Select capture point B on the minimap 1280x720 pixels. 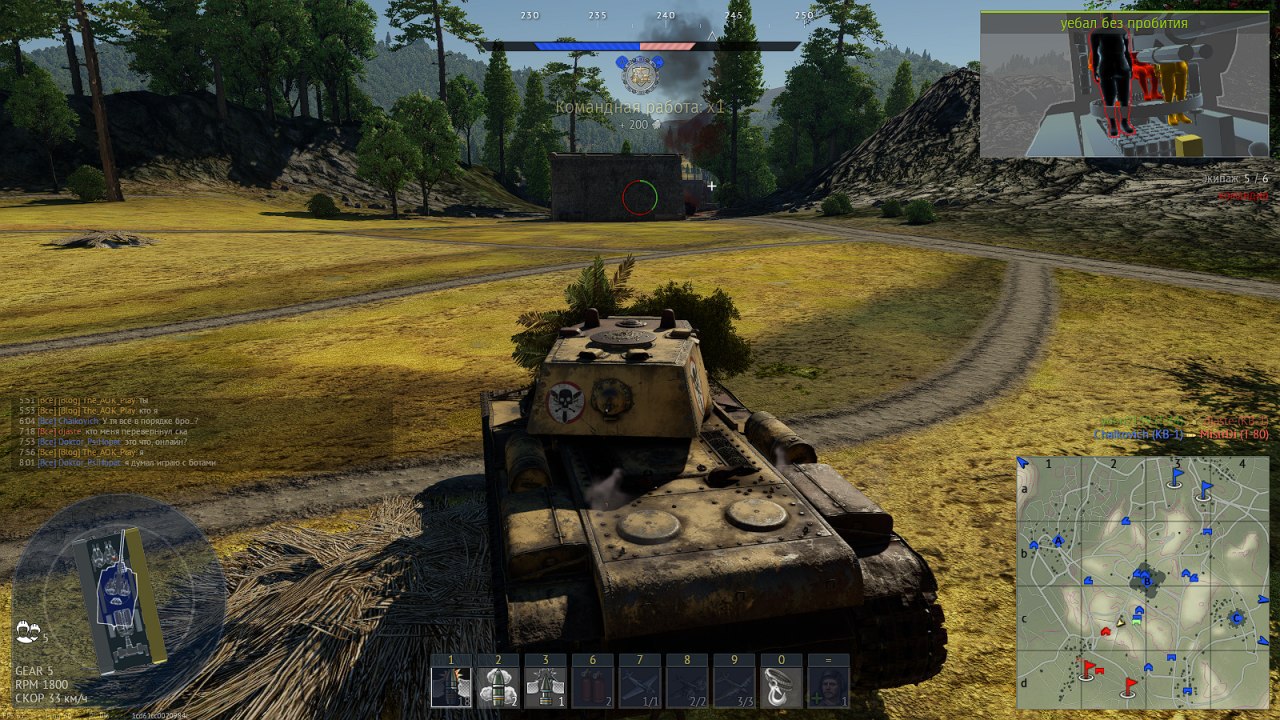click(x=1145, y=579)
